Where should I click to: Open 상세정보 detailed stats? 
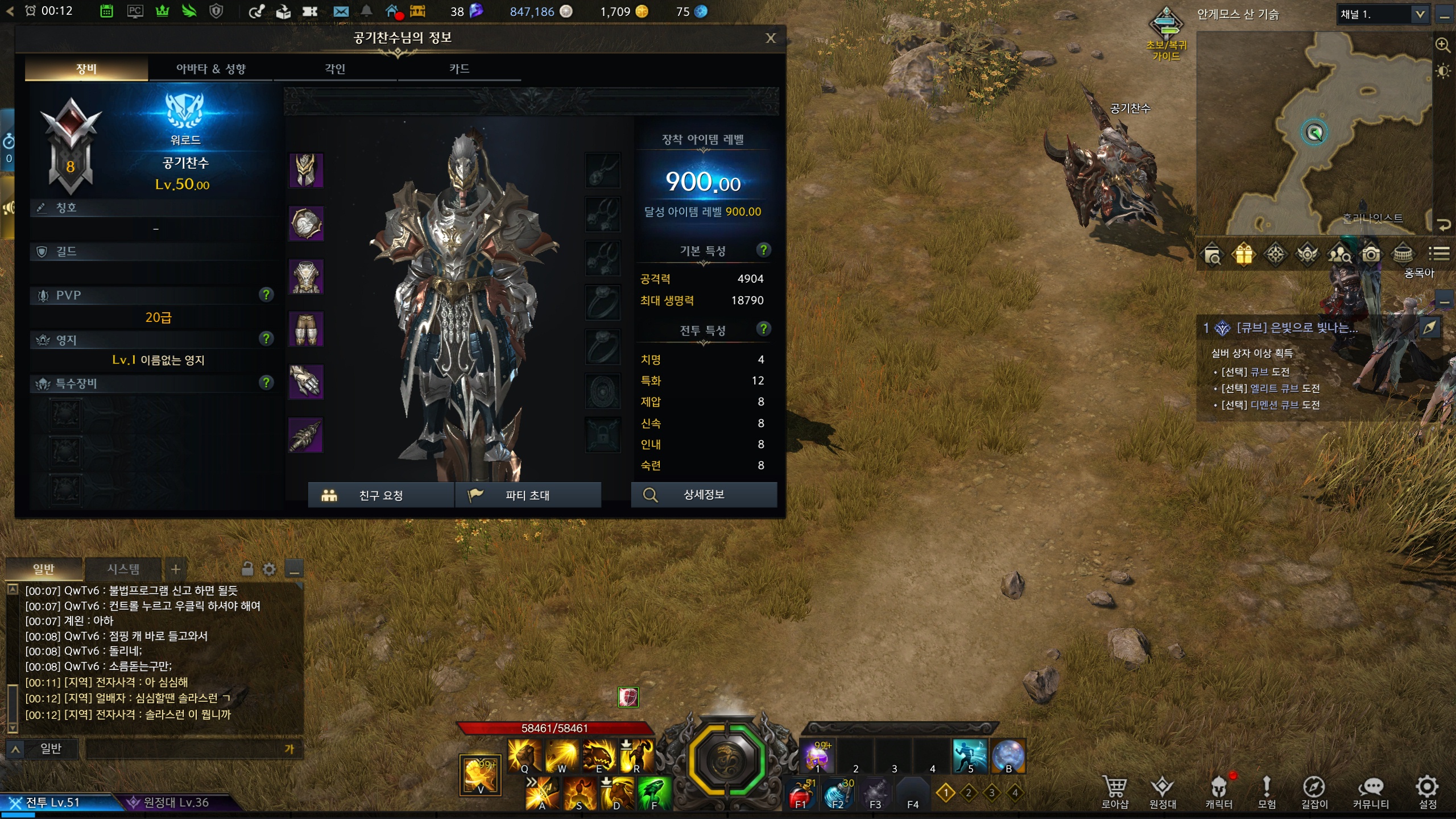tap(704, 495)
